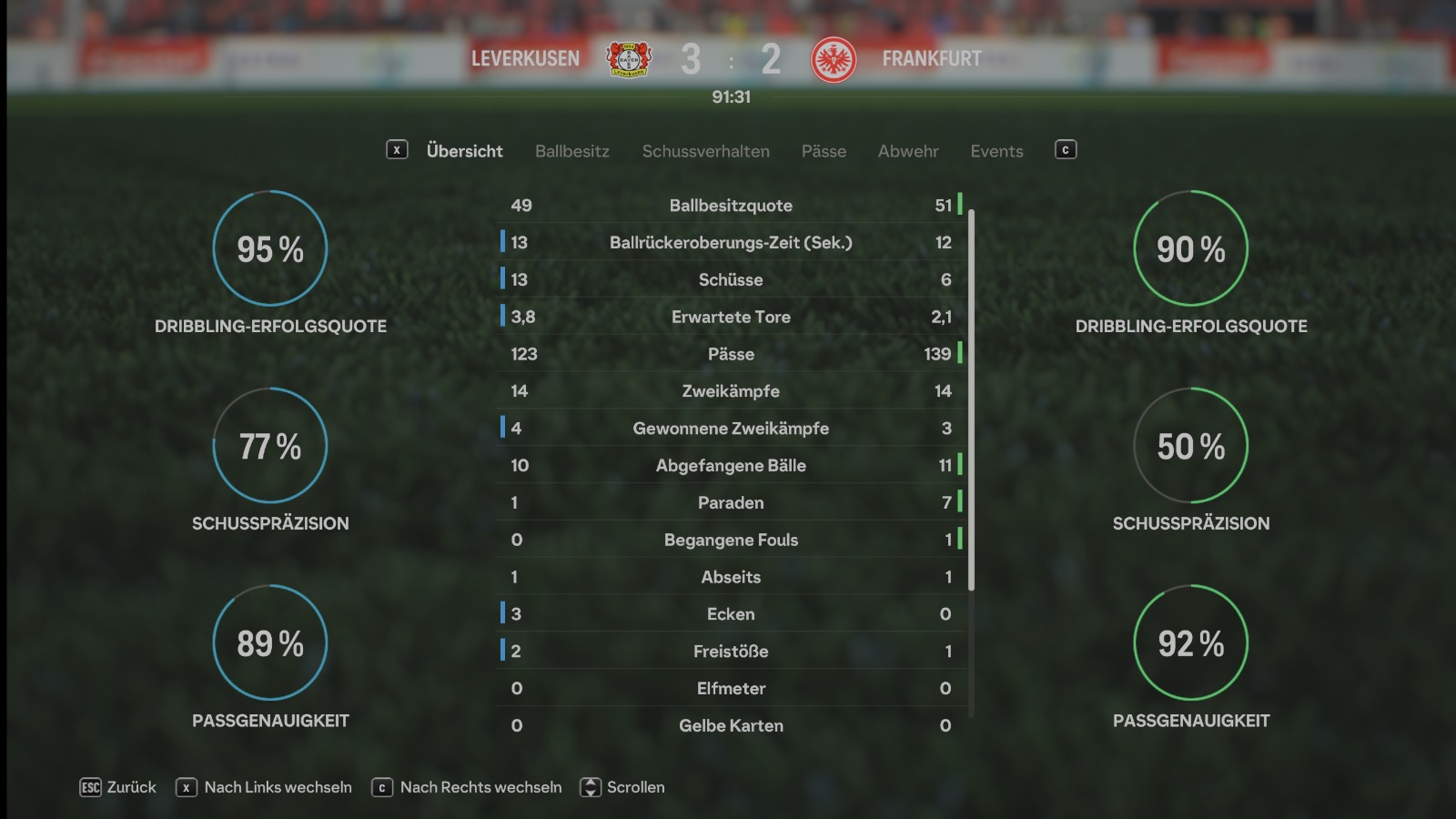1456x819 pixels.
Task: Click the stats list scrollbar
Action: [971, 400]
